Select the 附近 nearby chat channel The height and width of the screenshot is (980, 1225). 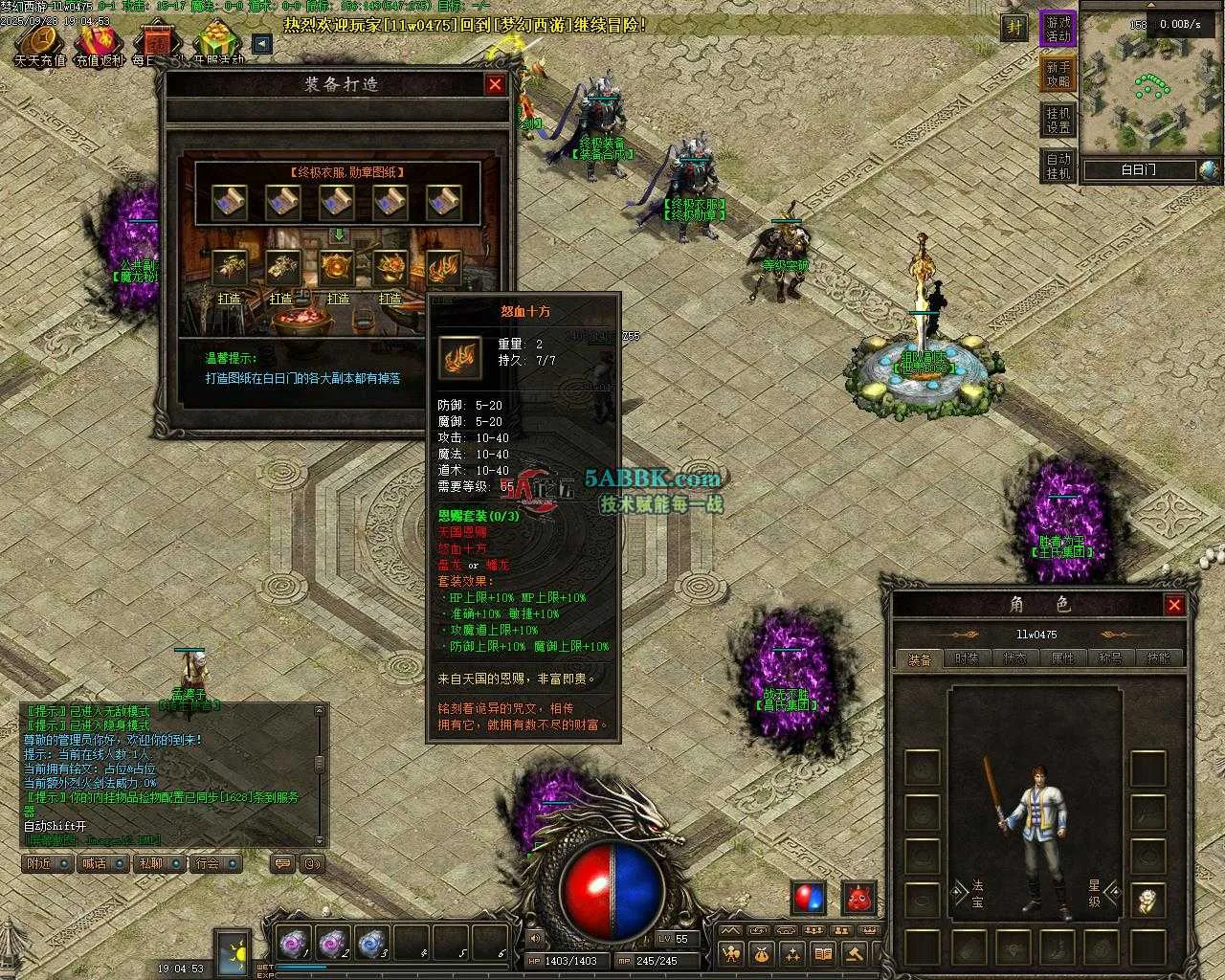47,863
